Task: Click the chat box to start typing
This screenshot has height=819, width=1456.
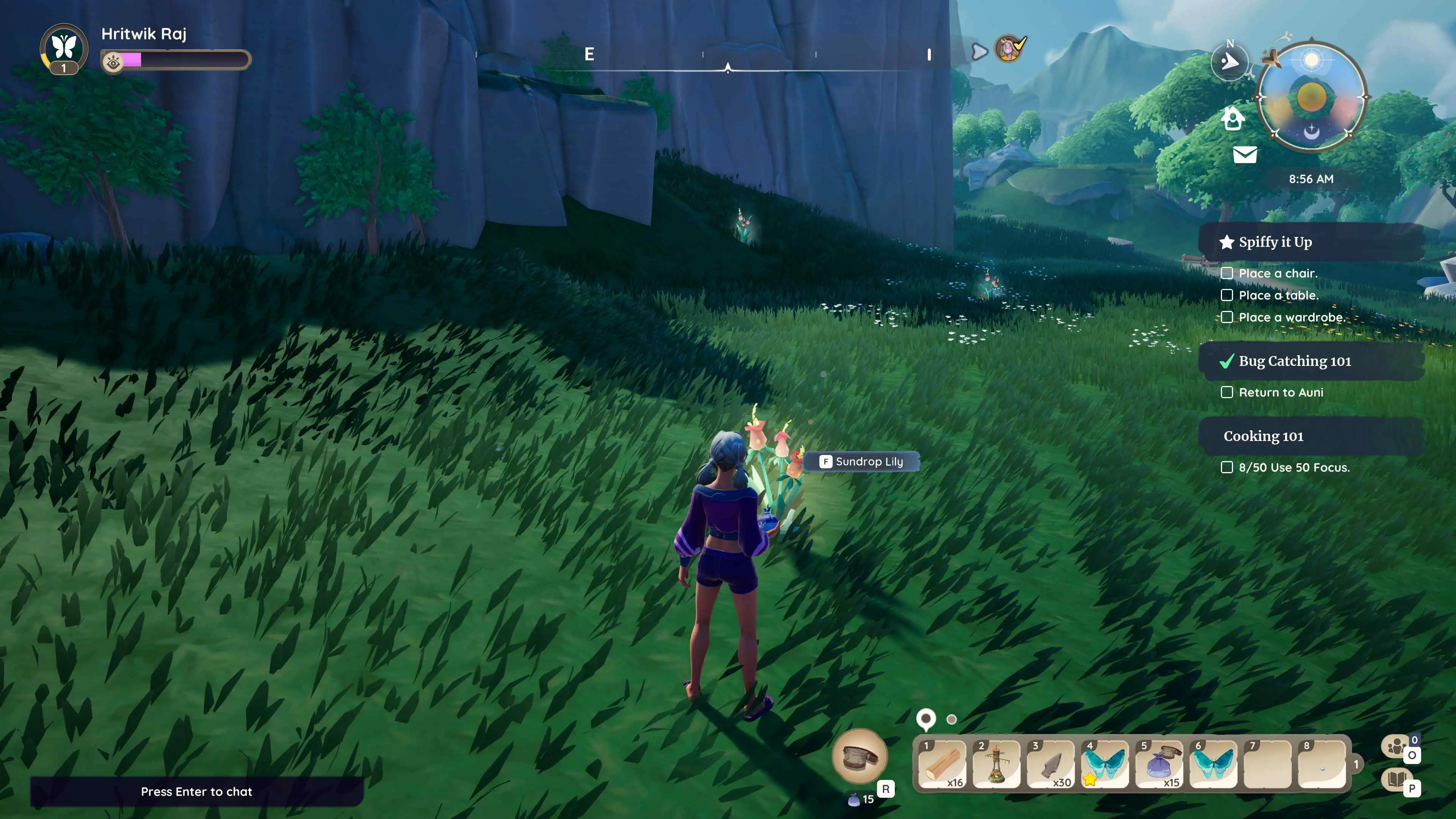Action: (196, 791)
